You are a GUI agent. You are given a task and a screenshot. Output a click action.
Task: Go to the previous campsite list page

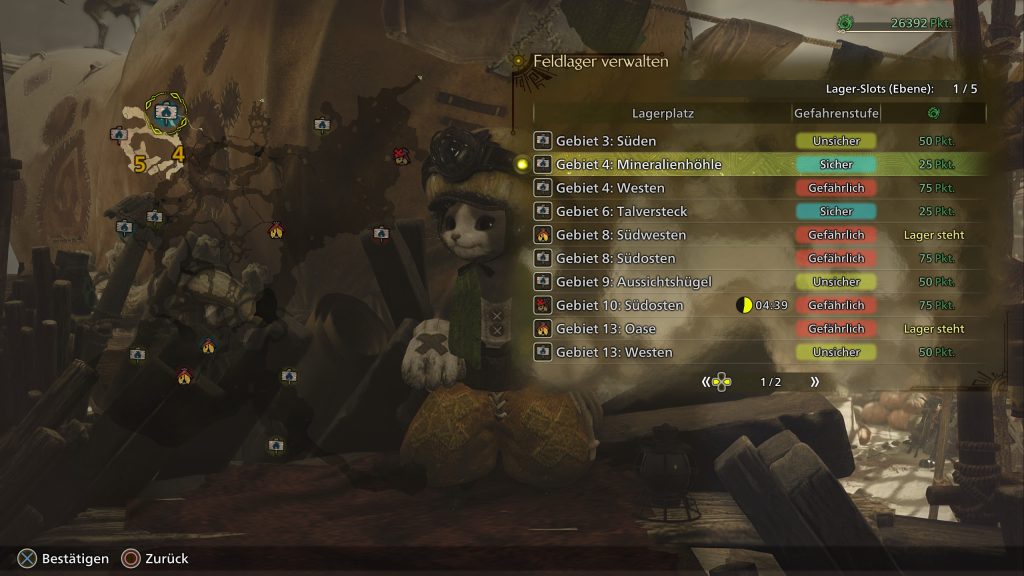point(706,382)
